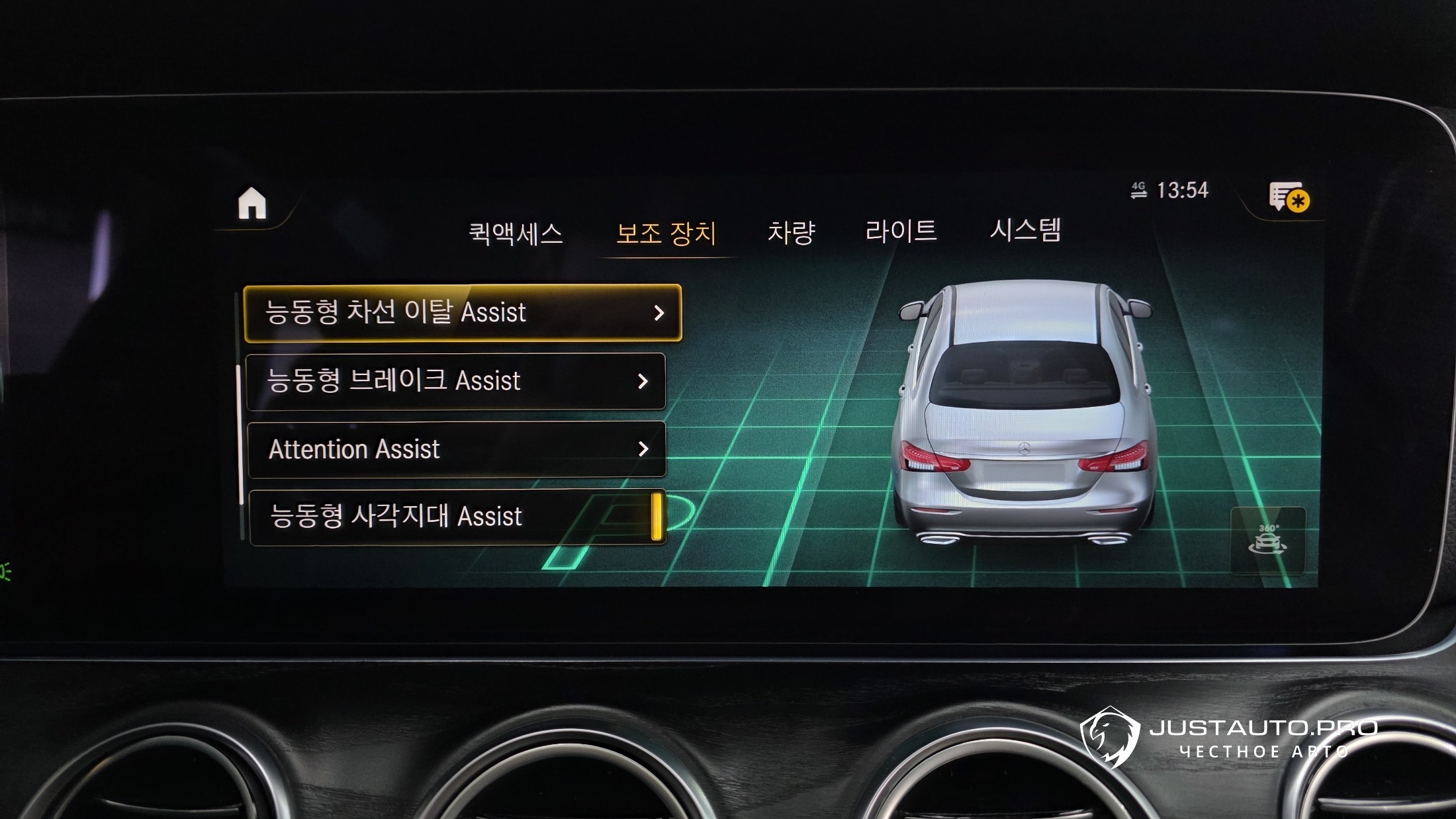Activate the 360° camera view button
1456x819 pixels.
point(1267,540)
